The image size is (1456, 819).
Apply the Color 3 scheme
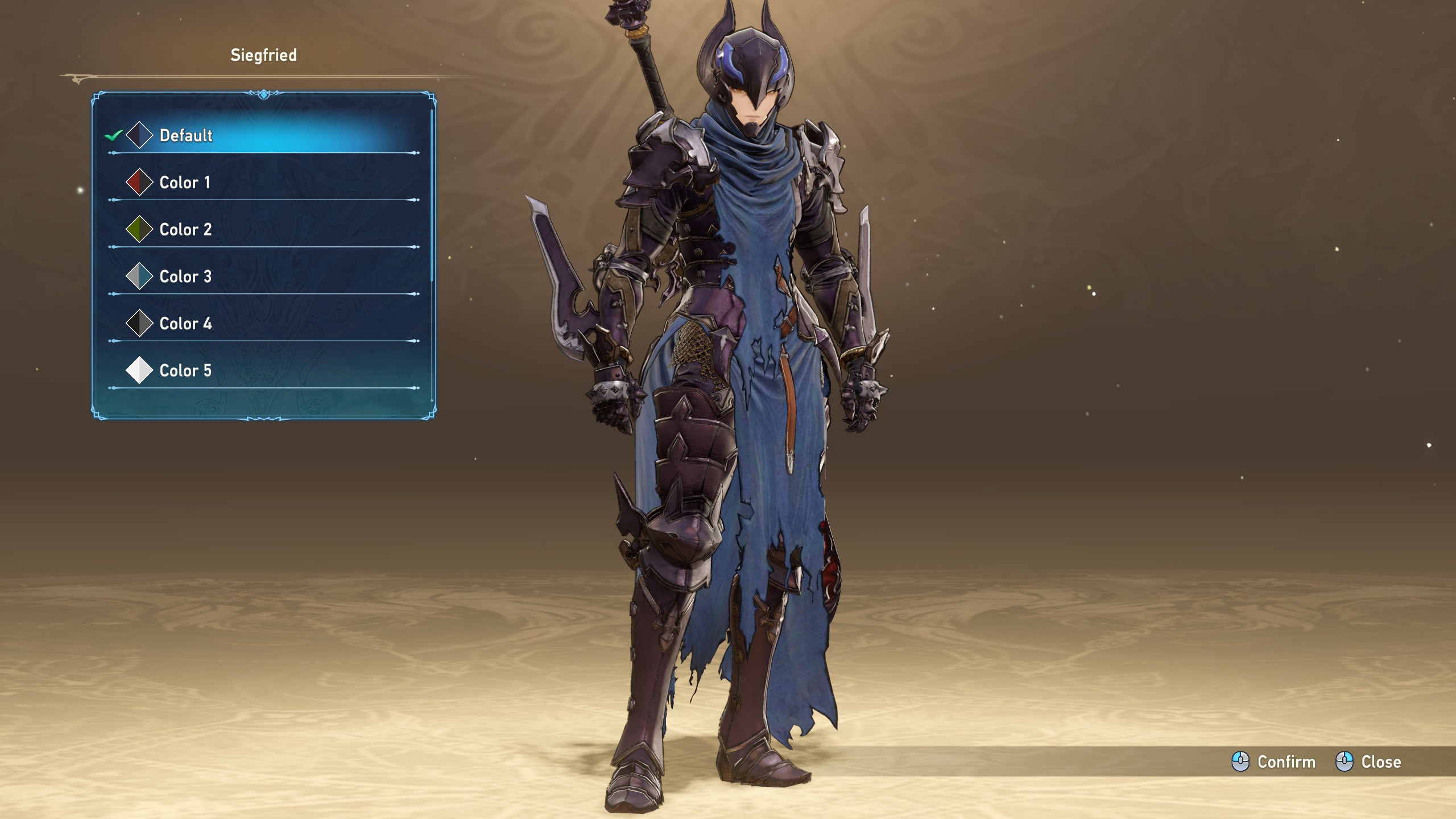click(x=185, y=277)
